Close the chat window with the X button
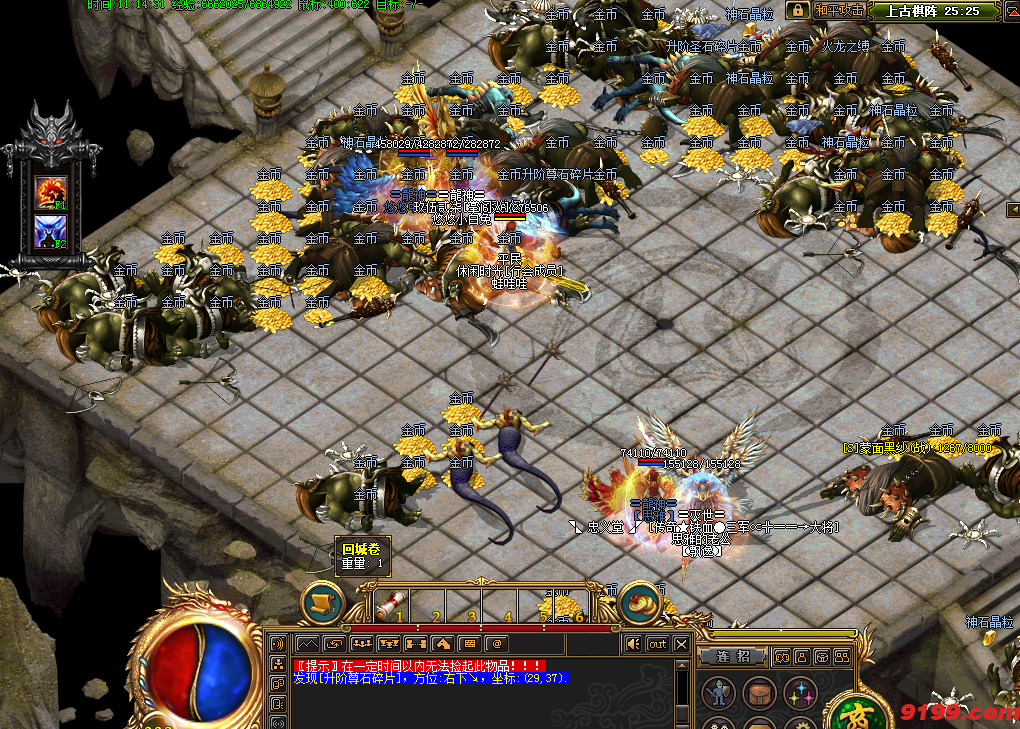This screenshot has height=729, width=1020. pos(681,644)
